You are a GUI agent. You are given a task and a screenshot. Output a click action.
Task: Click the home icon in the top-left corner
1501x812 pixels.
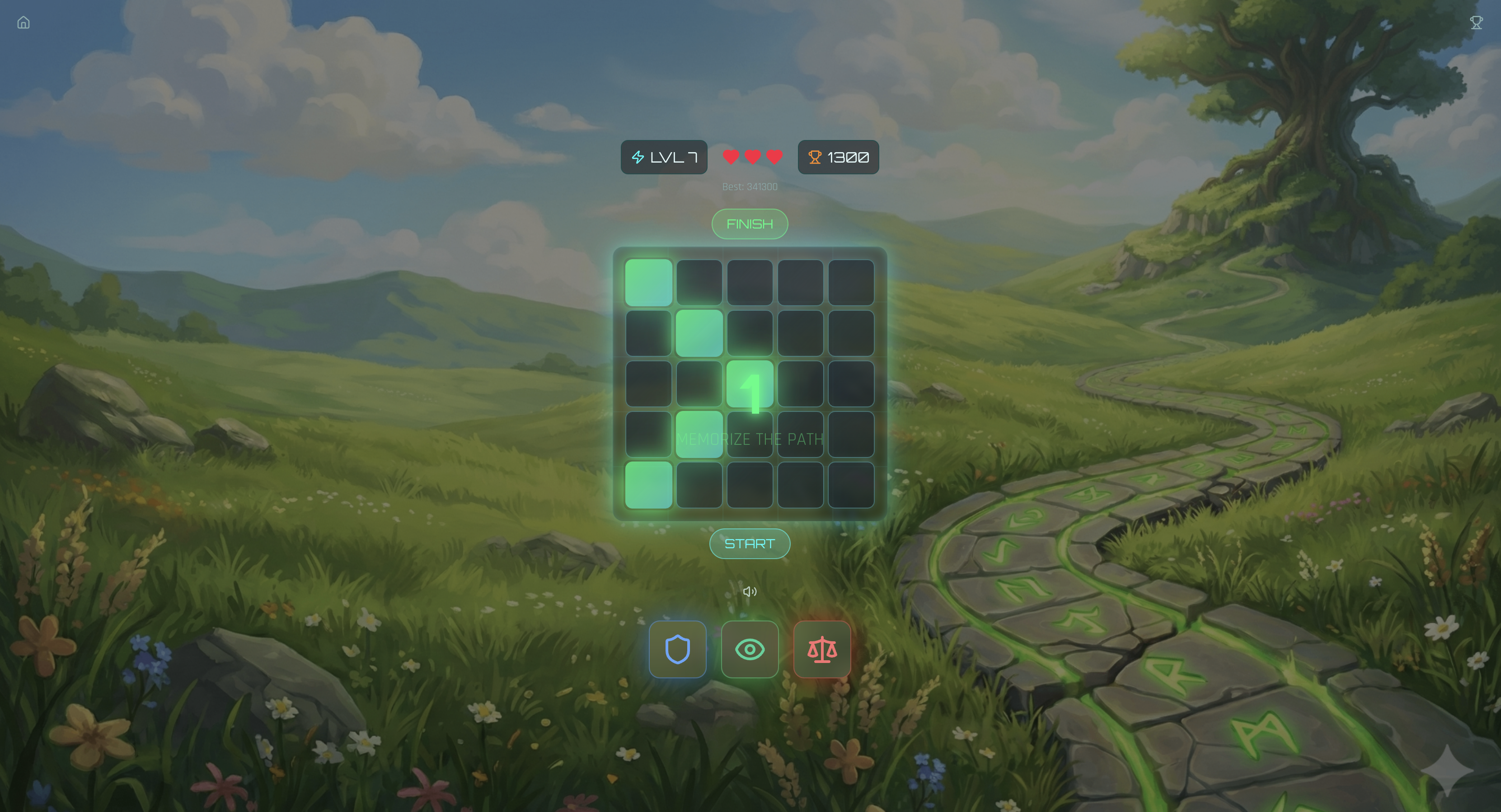point(23,22)
